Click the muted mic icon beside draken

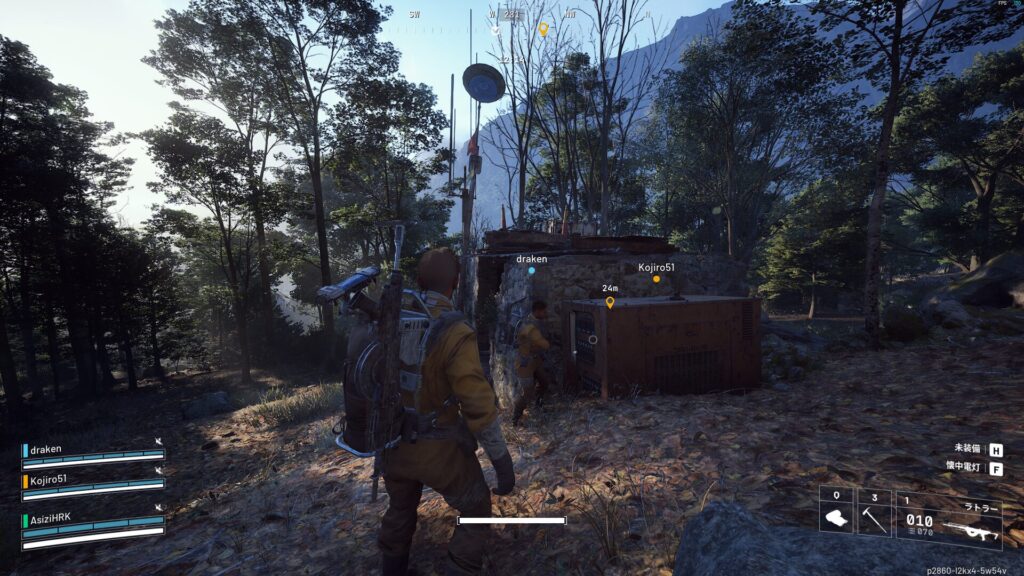click(158, 441)
